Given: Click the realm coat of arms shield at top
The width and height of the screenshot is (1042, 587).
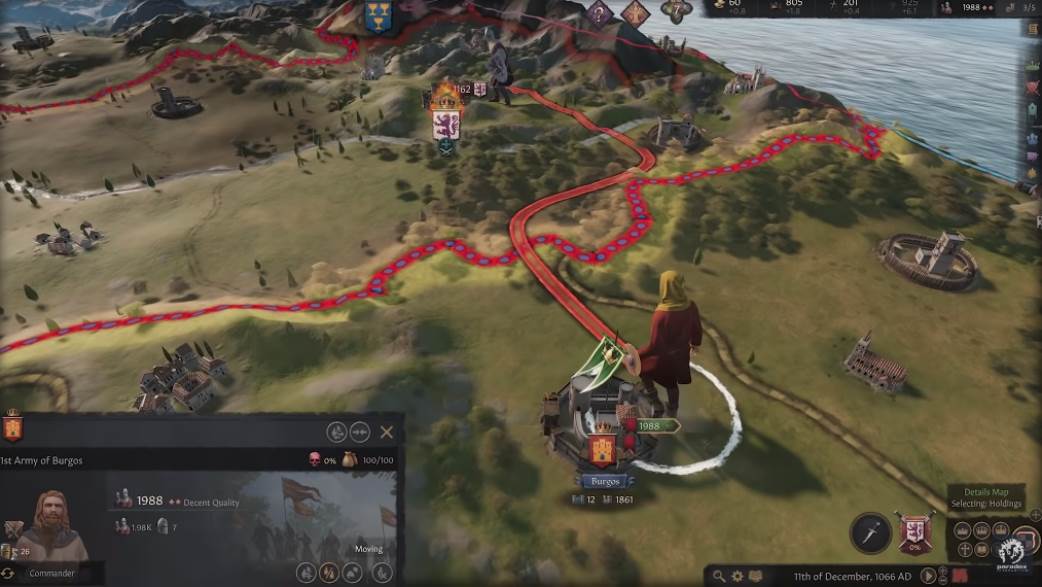Looking at the screenshot, I should coord(377,17).
